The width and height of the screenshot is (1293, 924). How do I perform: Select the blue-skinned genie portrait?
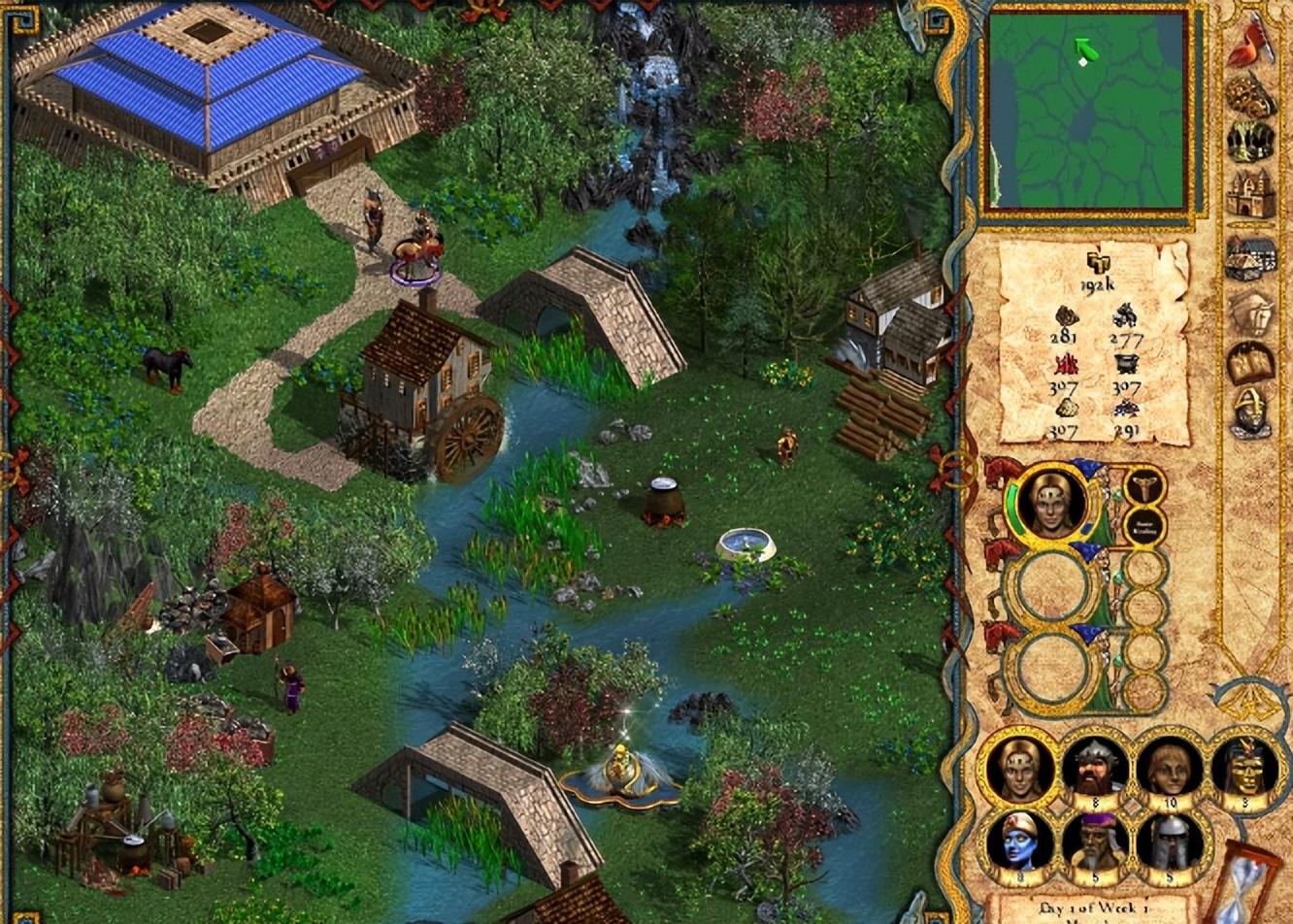pos(1019,841)
